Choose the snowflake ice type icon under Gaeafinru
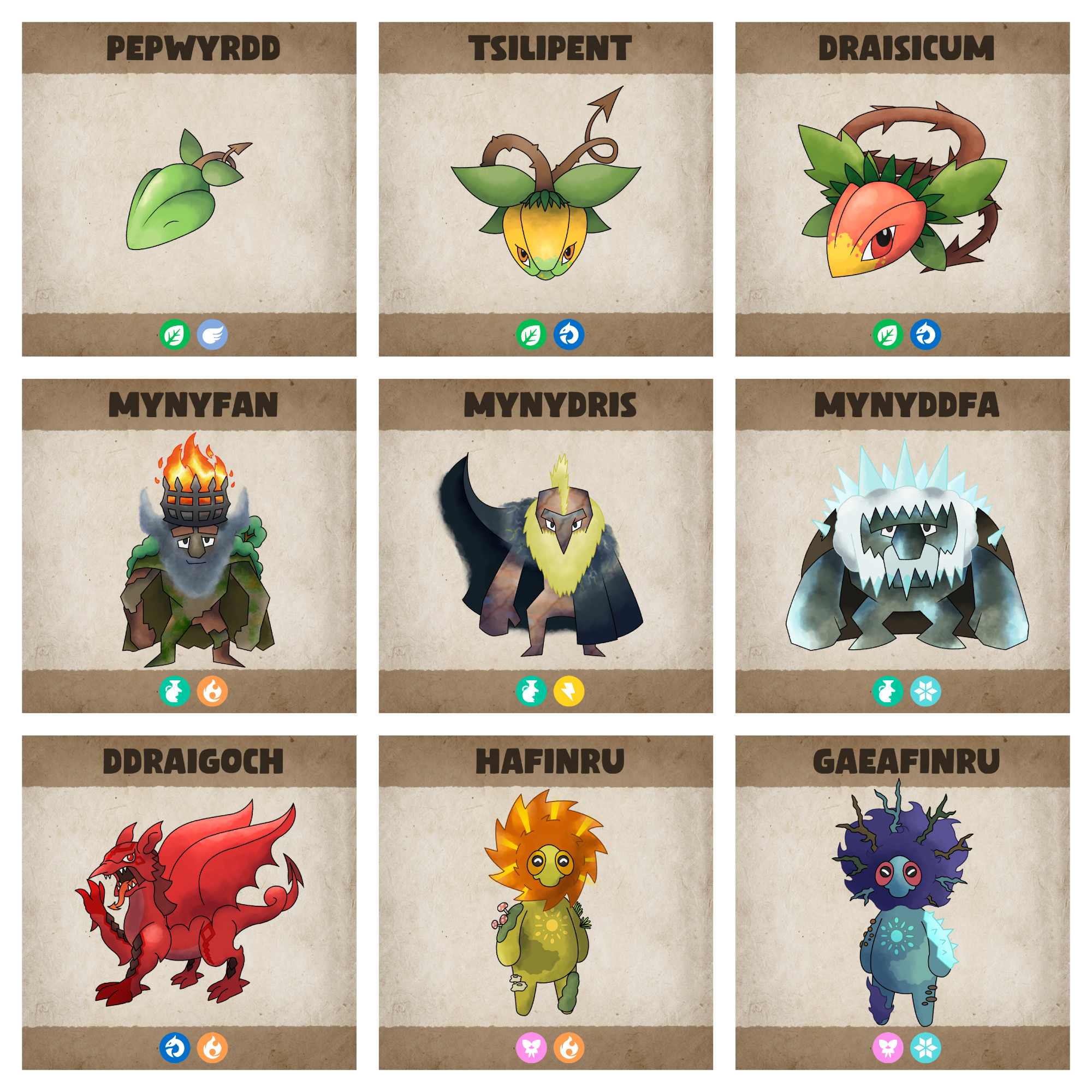This screenshot has width=1092, height=1092. point(925,1047)
